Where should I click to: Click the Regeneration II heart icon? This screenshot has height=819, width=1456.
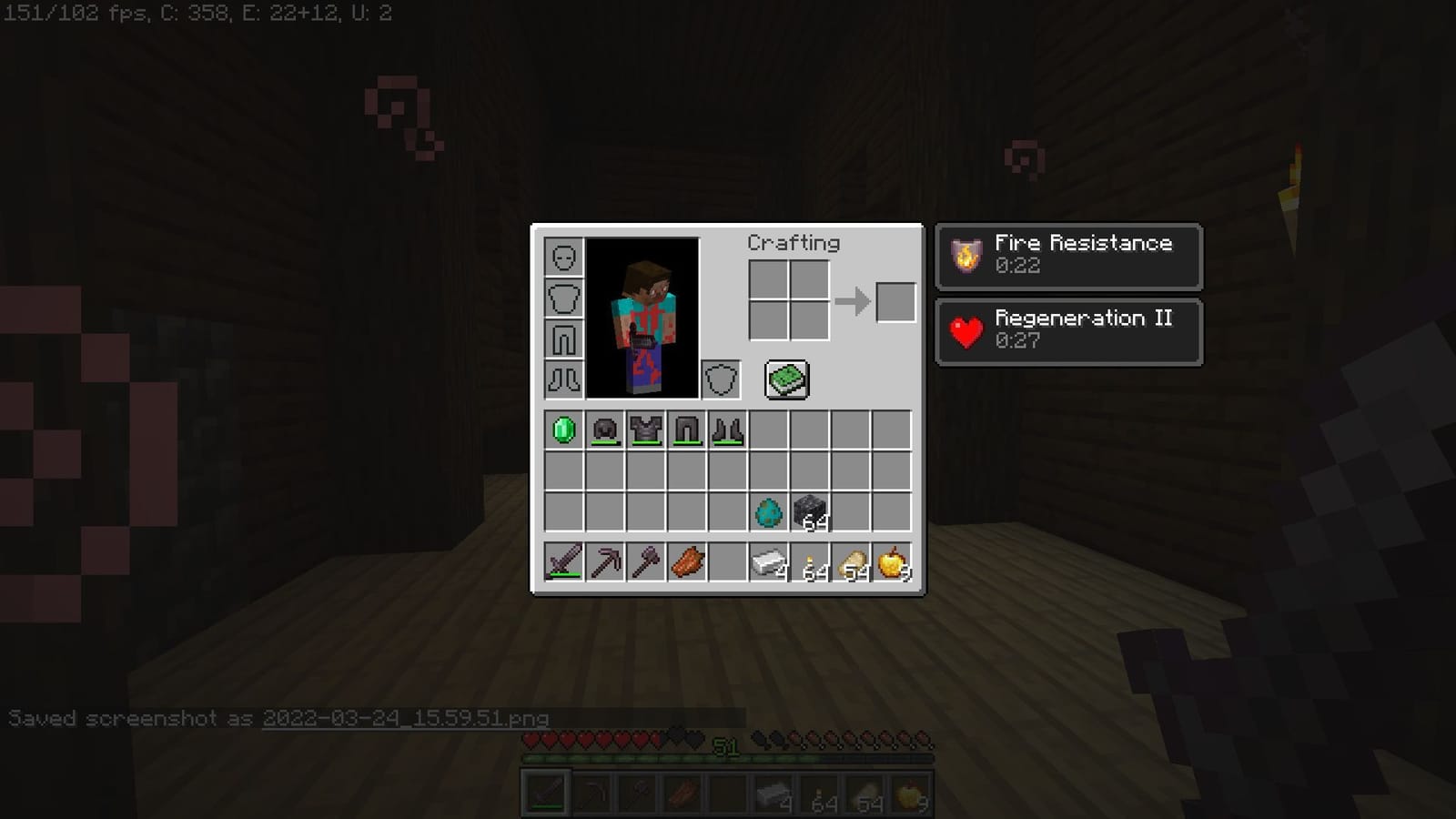(x=965, y=331)
